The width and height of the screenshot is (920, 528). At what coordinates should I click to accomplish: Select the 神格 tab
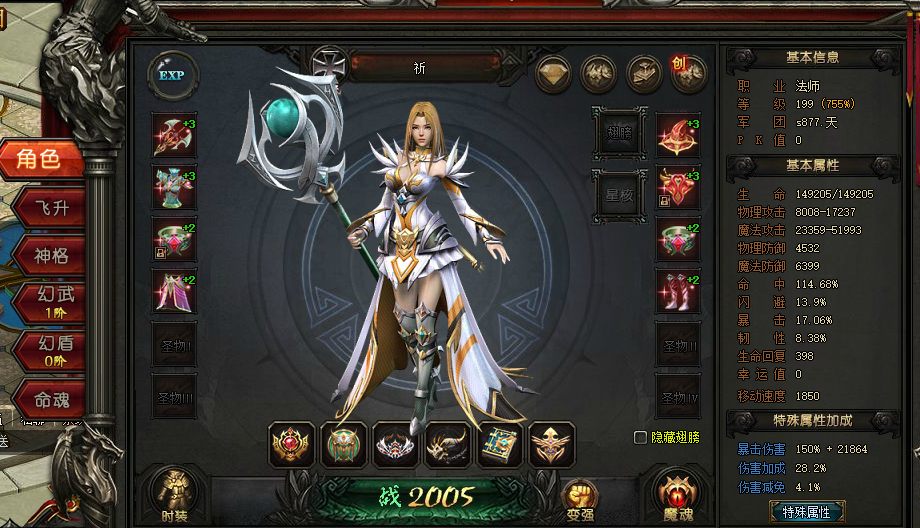pos(50,255)
